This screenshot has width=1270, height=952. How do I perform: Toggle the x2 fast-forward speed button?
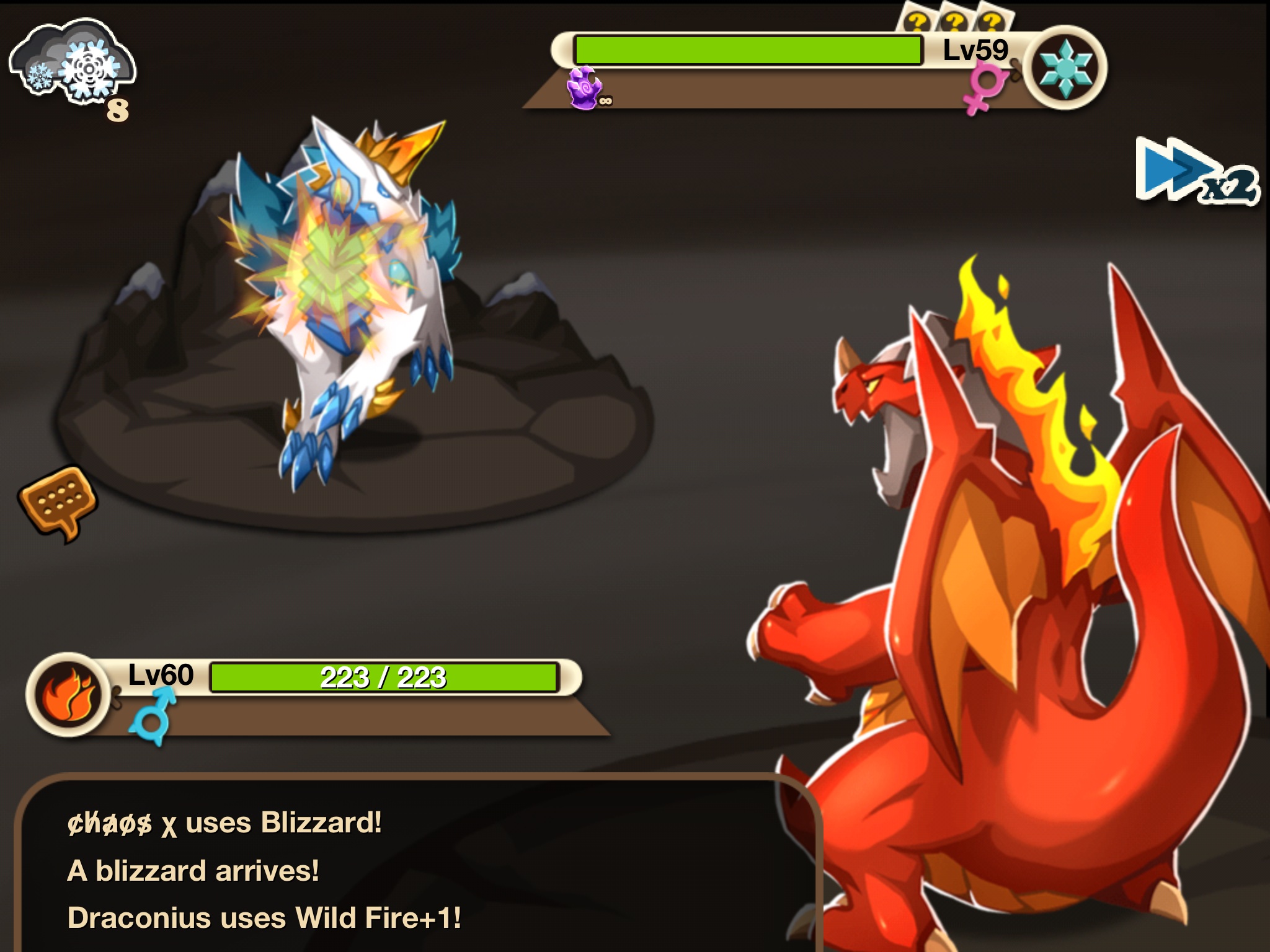click(1194, 172)
